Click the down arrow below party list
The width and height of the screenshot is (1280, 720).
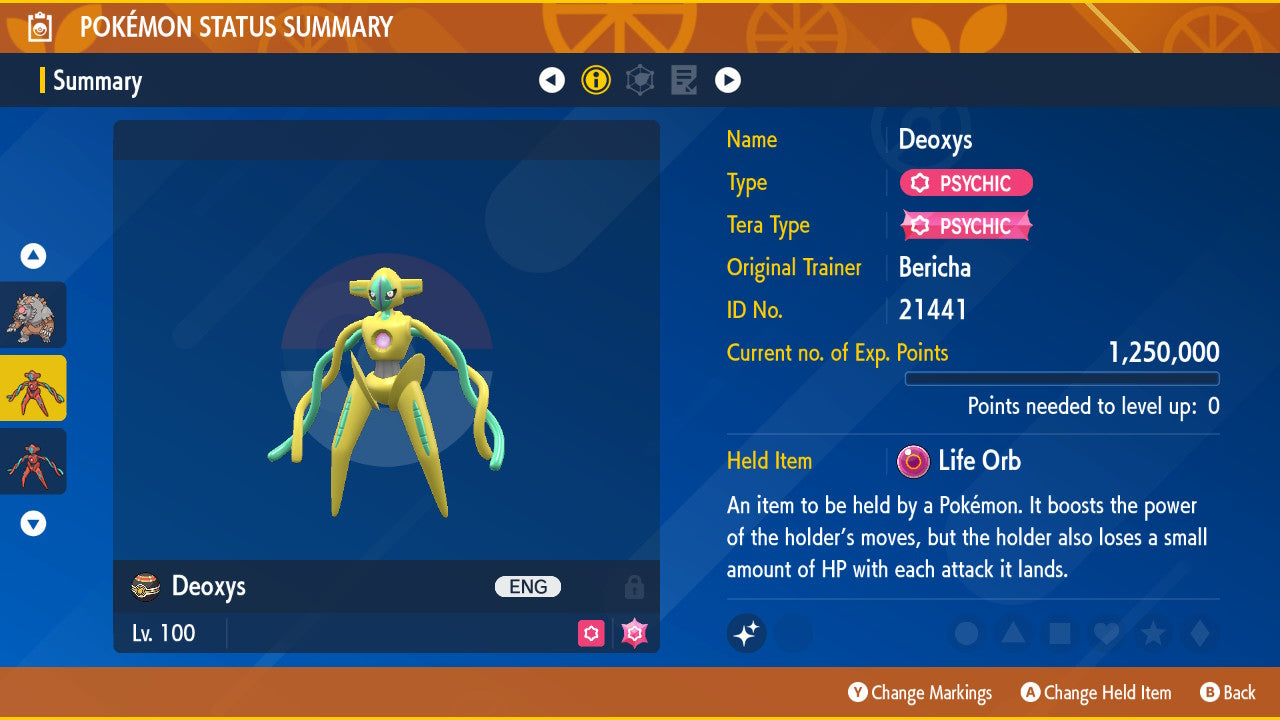(33, 523)
